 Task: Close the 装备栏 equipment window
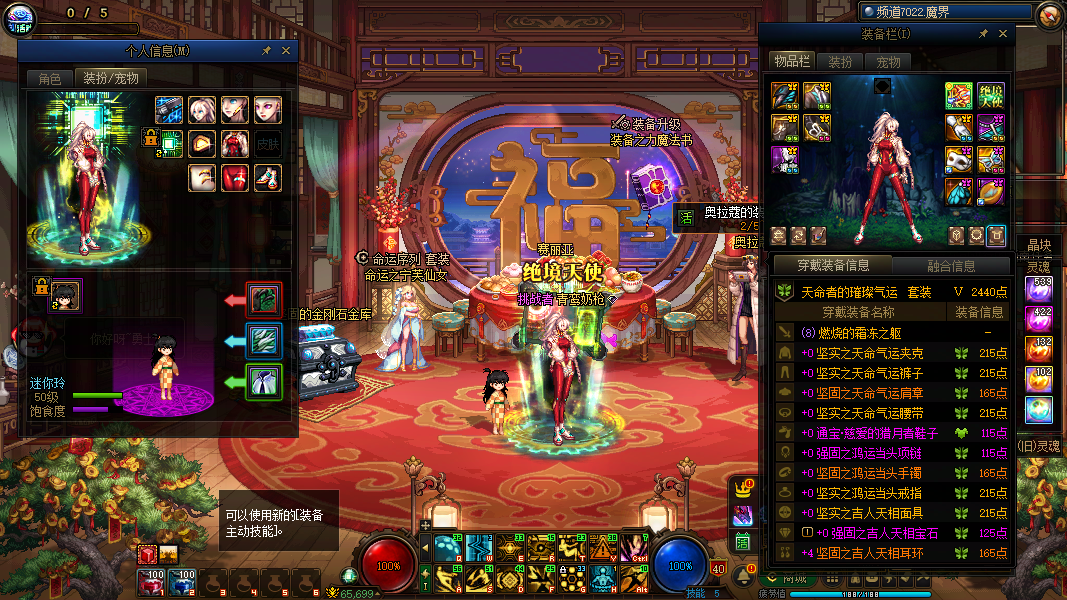1002,34
